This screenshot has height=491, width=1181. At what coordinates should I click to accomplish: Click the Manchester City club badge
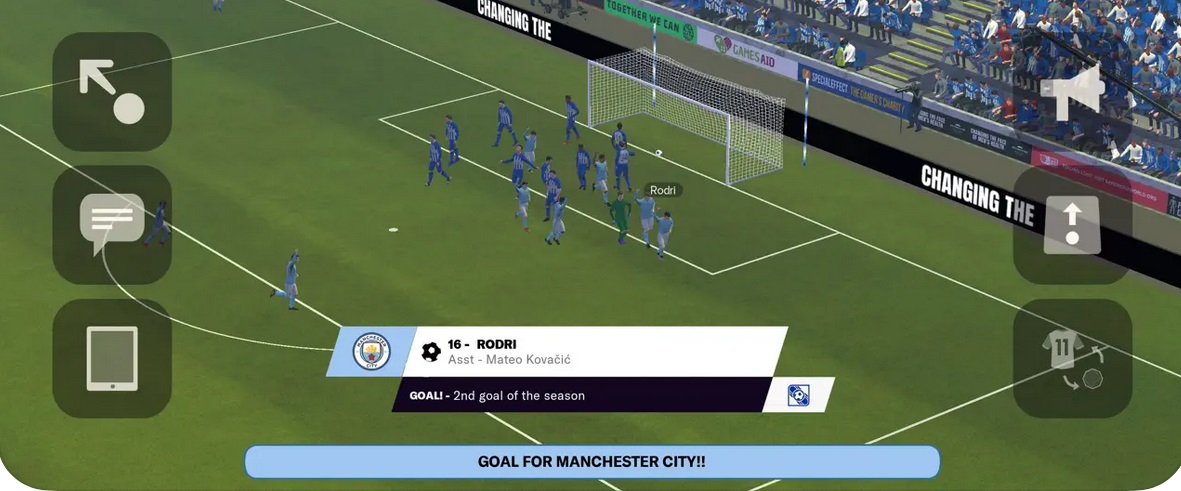coord(371,352)
